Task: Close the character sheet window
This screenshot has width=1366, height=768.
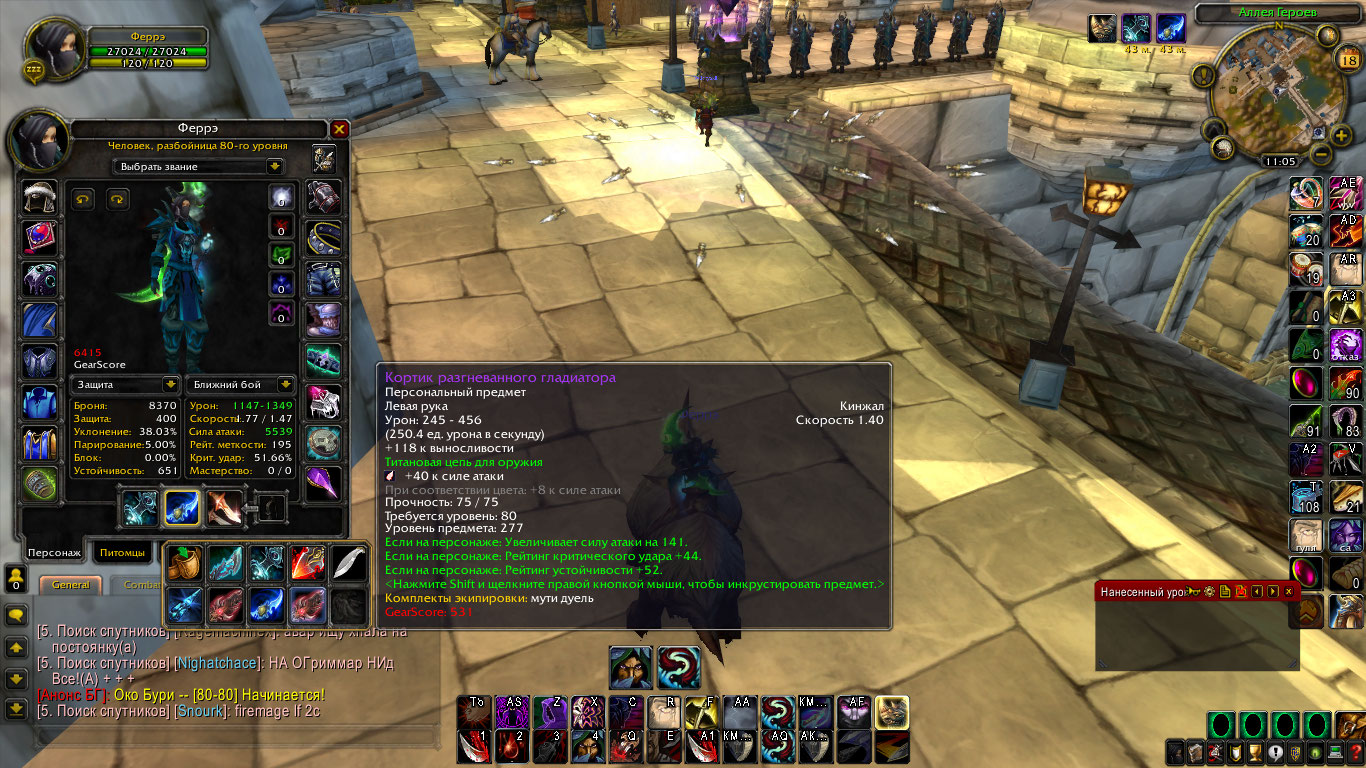Action: pyautogui.click(x=339, y=129)
